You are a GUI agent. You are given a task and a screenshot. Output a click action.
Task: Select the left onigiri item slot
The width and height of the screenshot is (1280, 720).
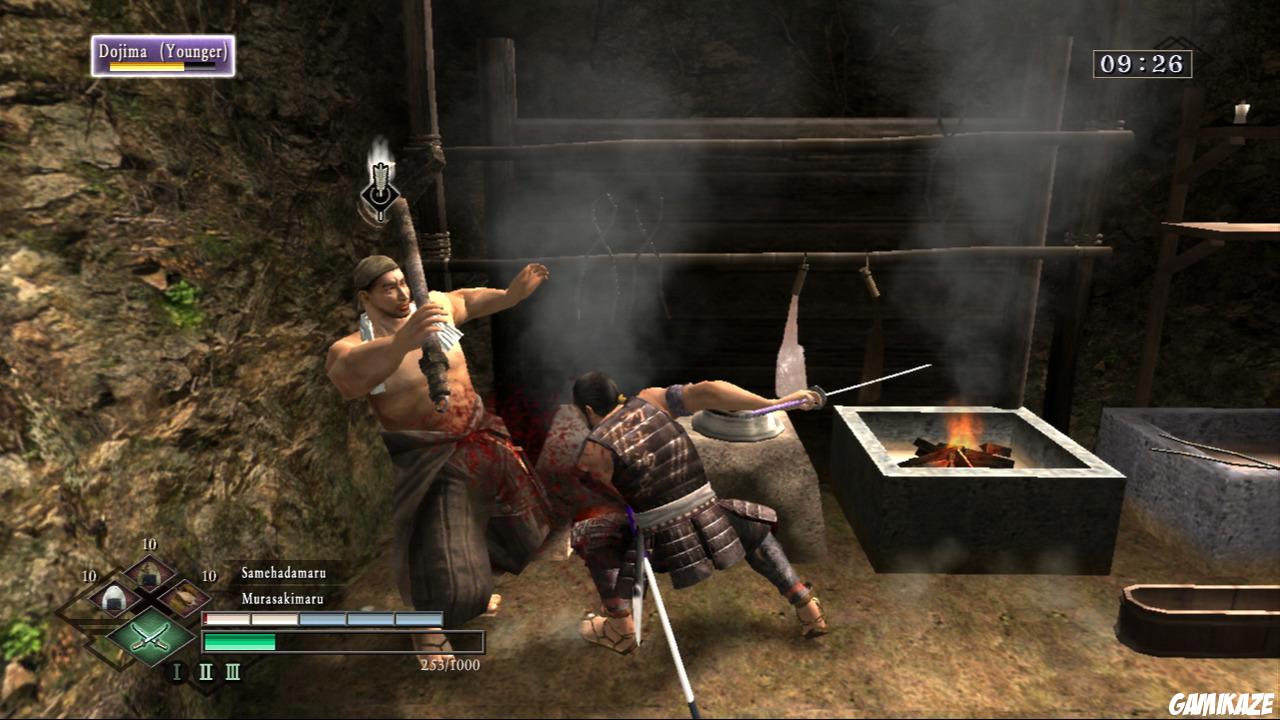coord(113,600)
